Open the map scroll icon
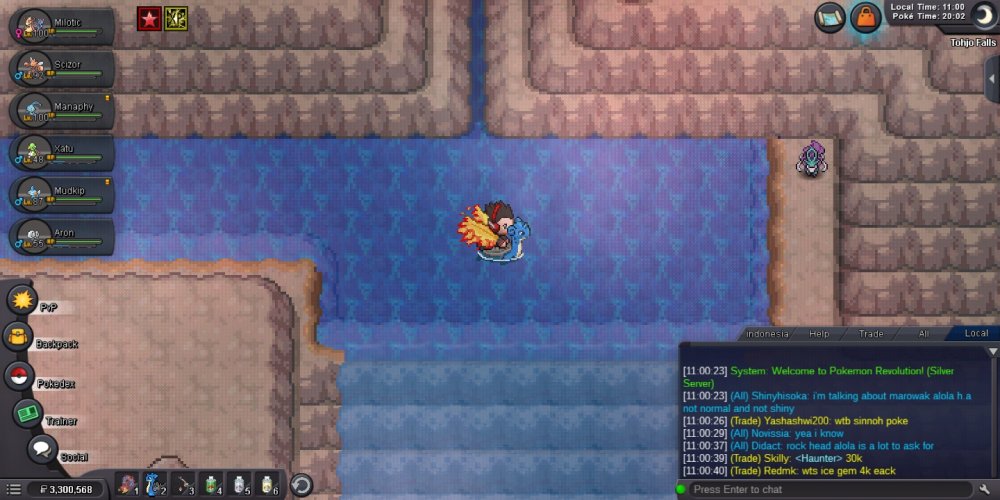 tap(828, 18)
